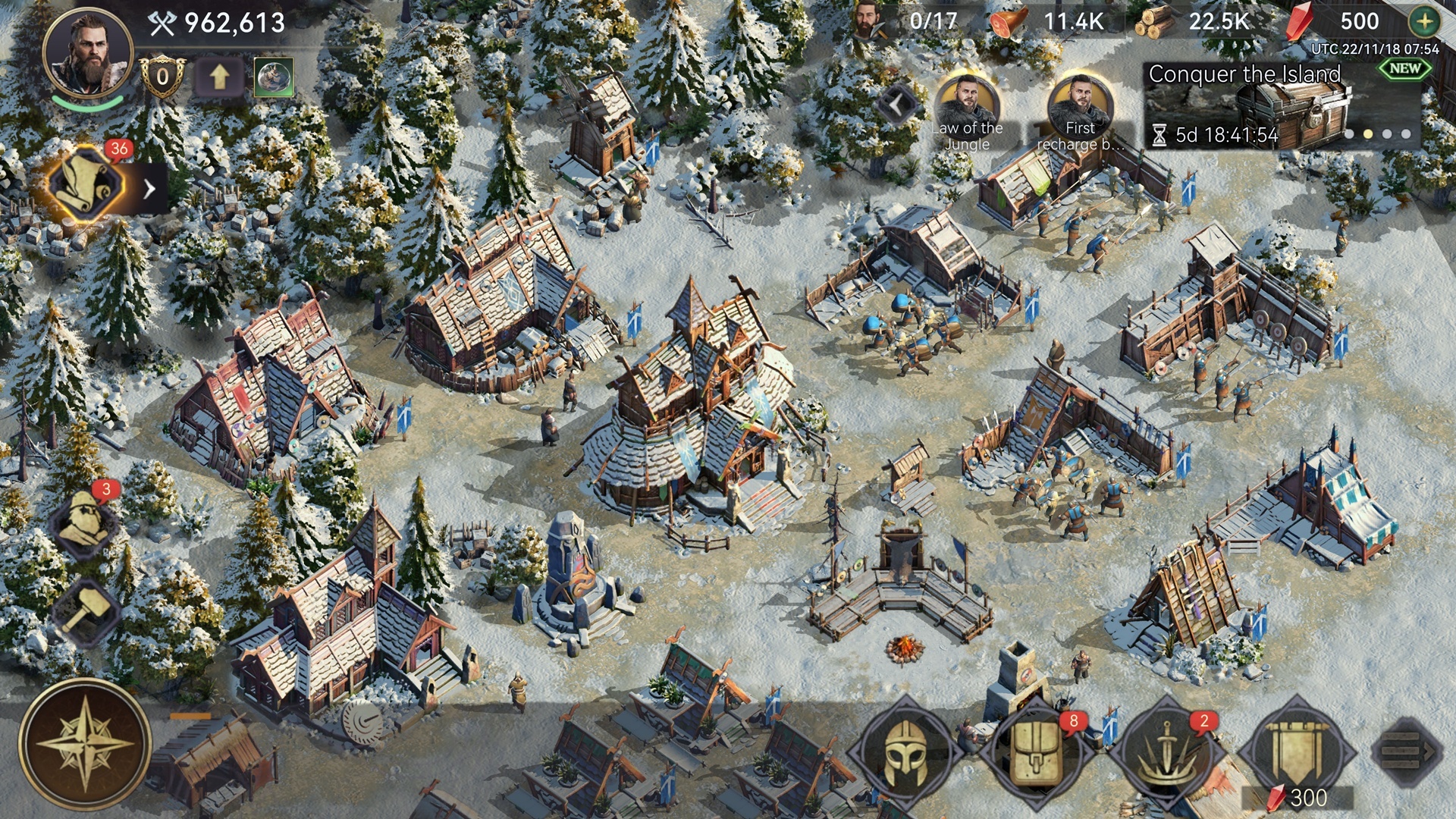
Task: Open the backpack inventory icon
Action: [1037, 752]
